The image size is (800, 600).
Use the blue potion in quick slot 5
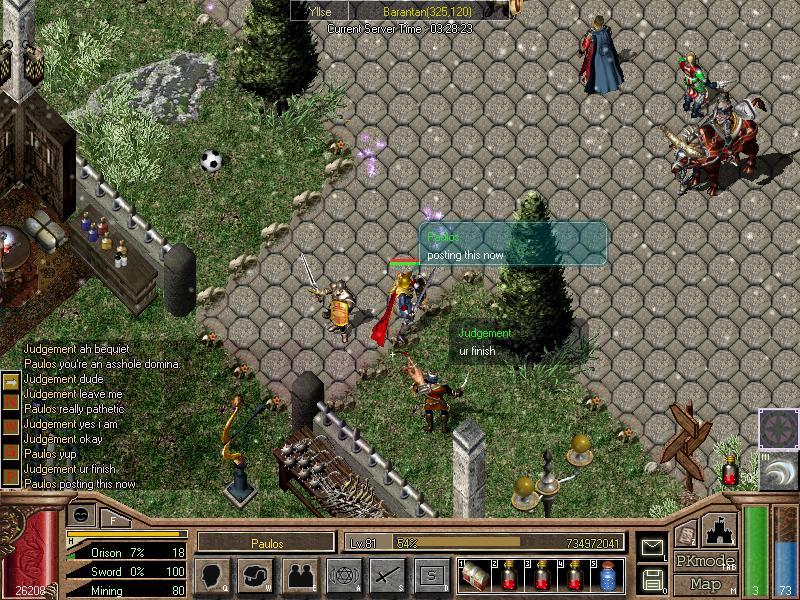(608, 575)
